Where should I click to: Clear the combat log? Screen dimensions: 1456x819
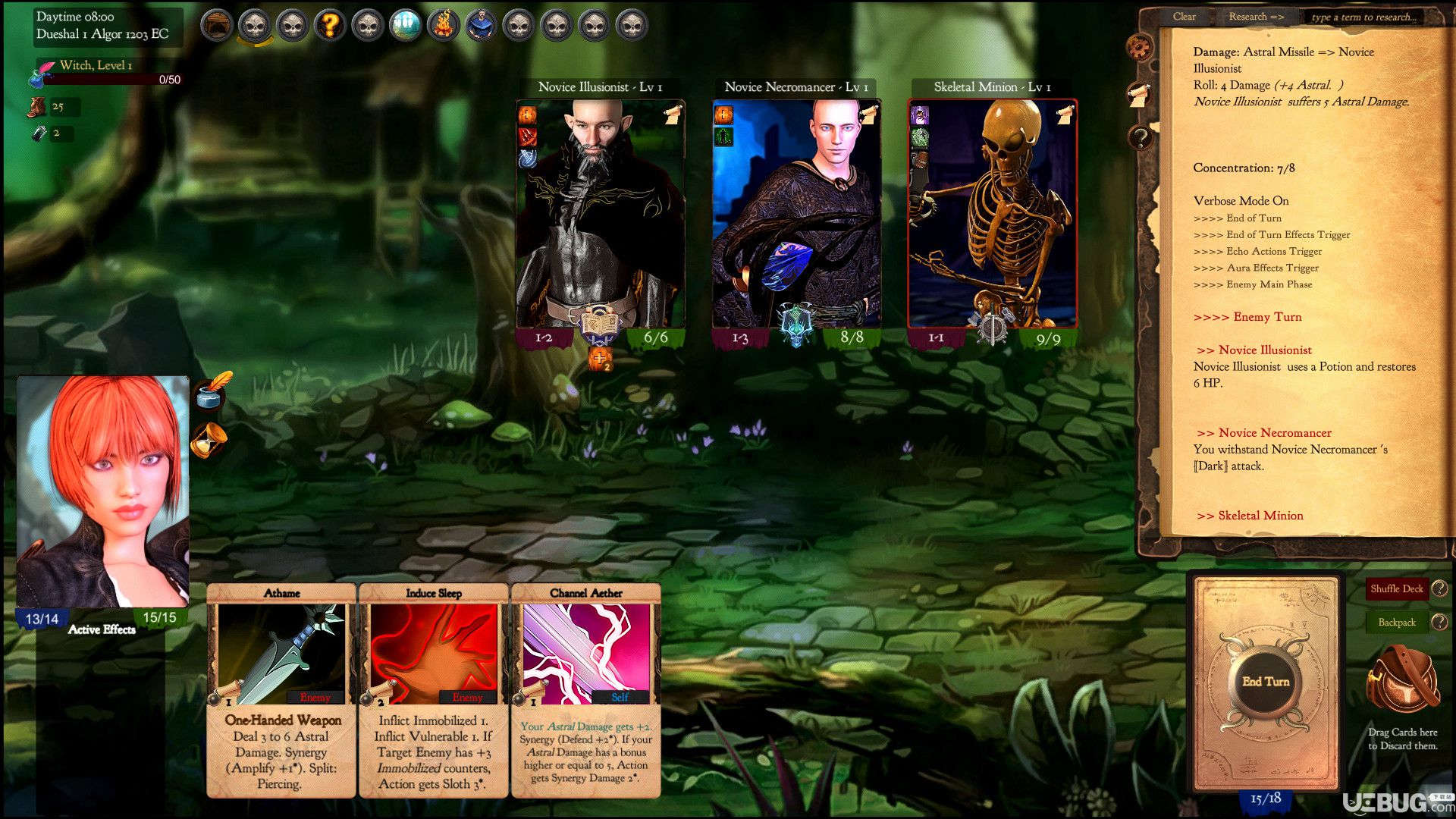1184,17
